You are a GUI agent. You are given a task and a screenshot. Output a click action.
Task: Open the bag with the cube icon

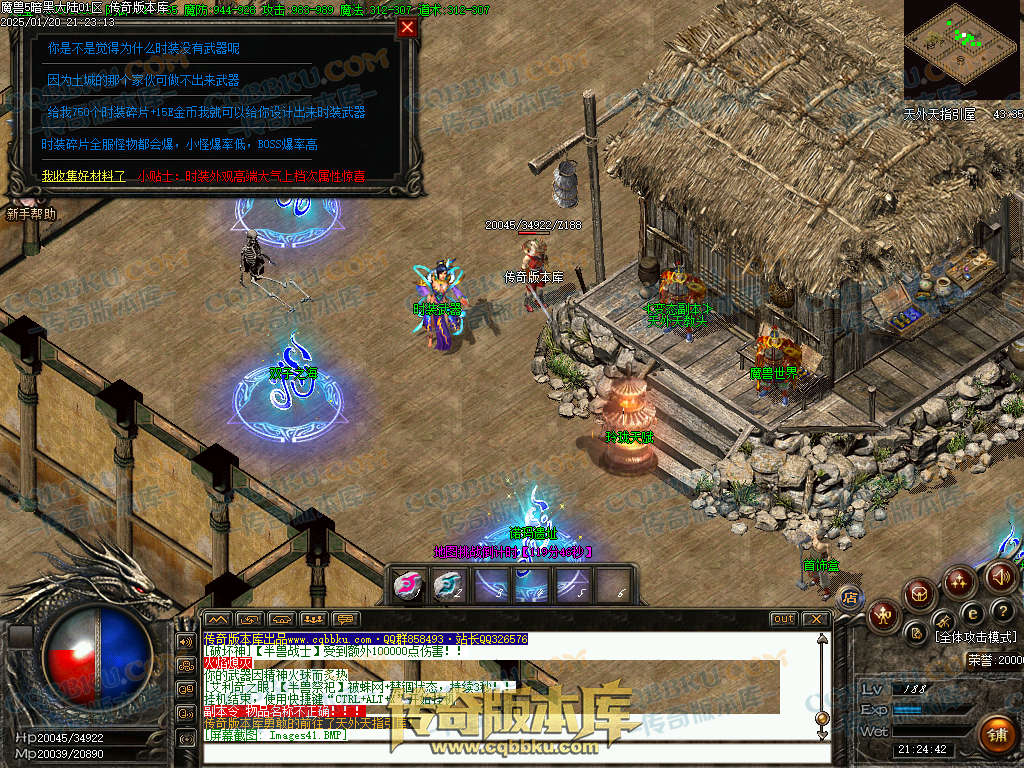point(920,594)
